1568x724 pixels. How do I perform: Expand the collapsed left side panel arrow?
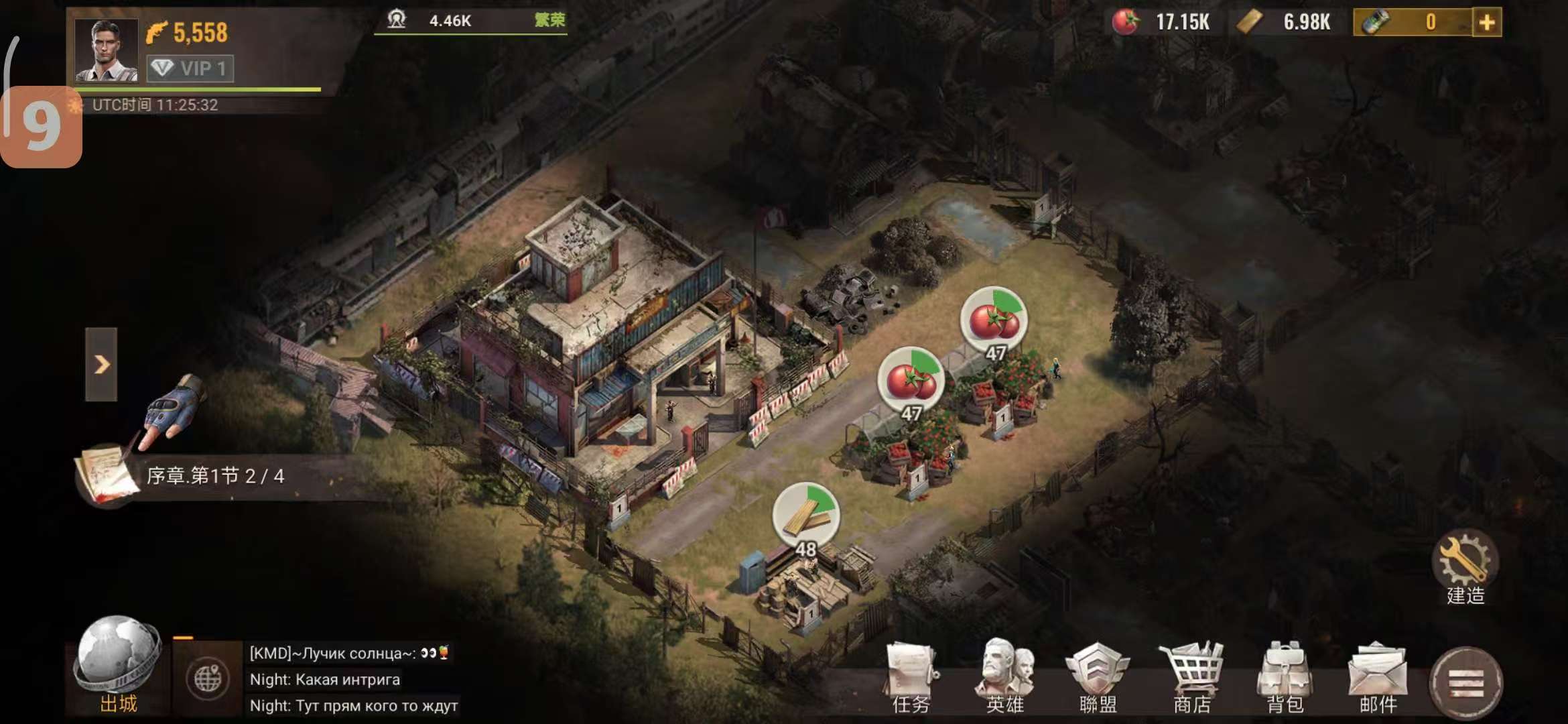point(103,364)
